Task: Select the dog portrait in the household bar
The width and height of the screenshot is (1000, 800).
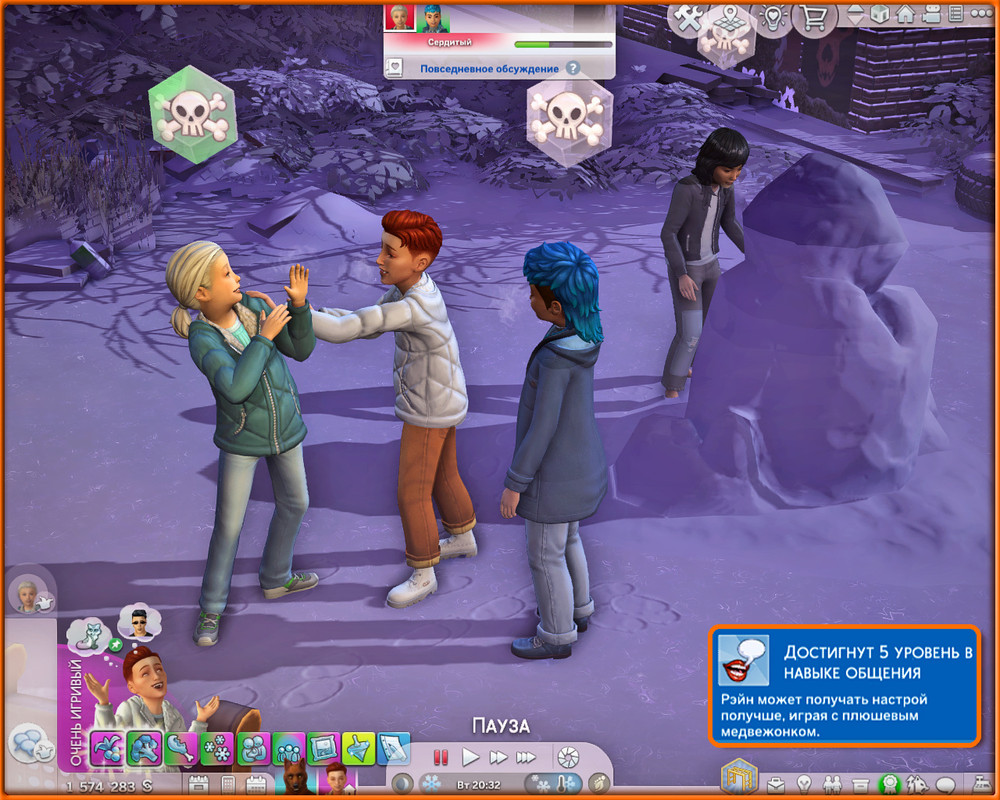Action: [x=295, y=780]
